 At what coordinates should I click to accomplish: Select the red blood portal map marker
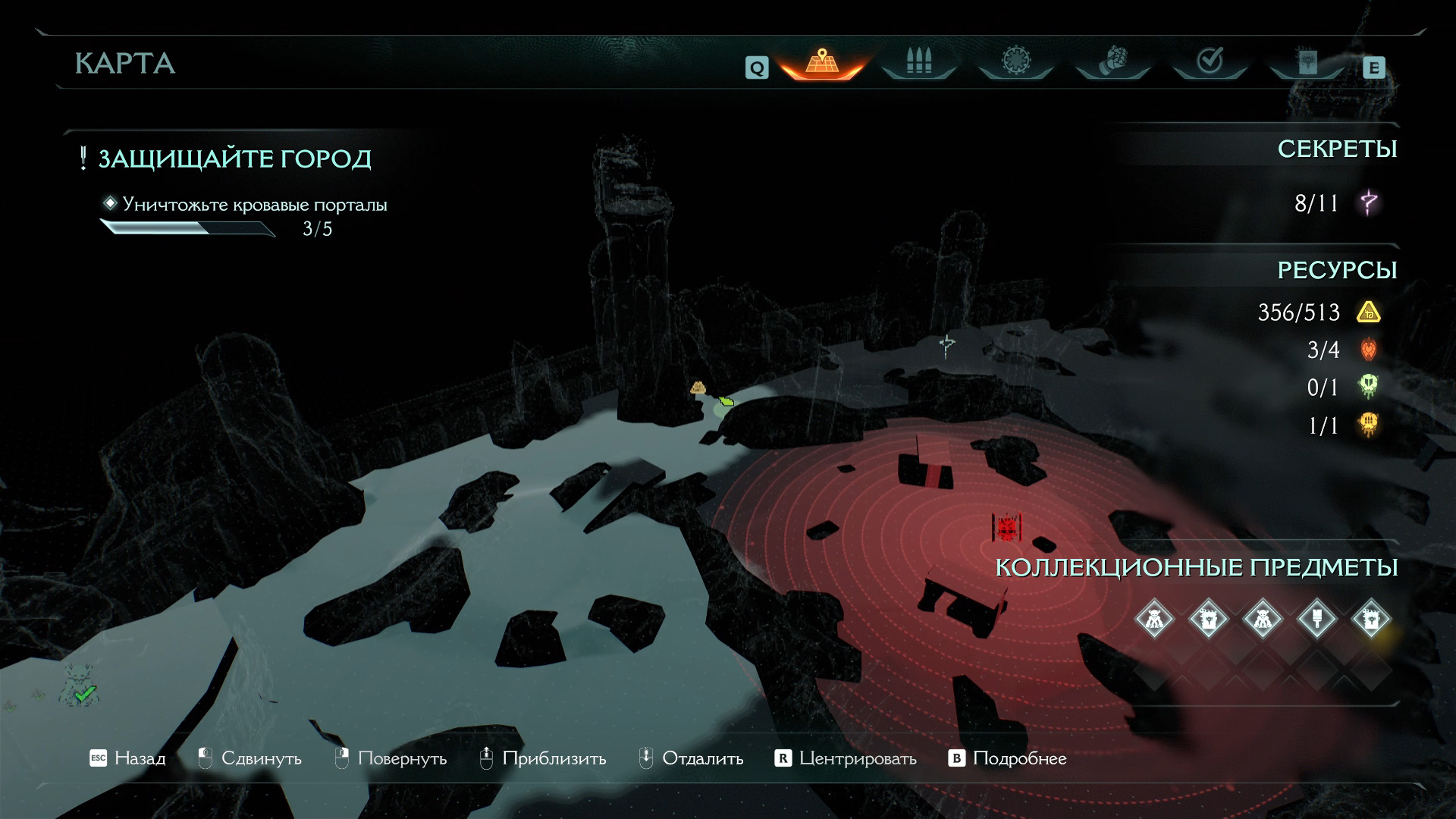[1007, 527]
